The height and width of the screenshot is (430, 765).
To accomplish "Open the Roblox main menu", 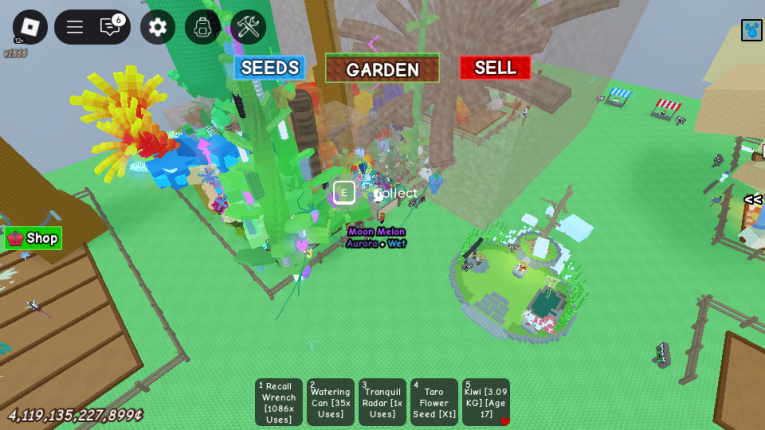I will [x=29, y=26].
